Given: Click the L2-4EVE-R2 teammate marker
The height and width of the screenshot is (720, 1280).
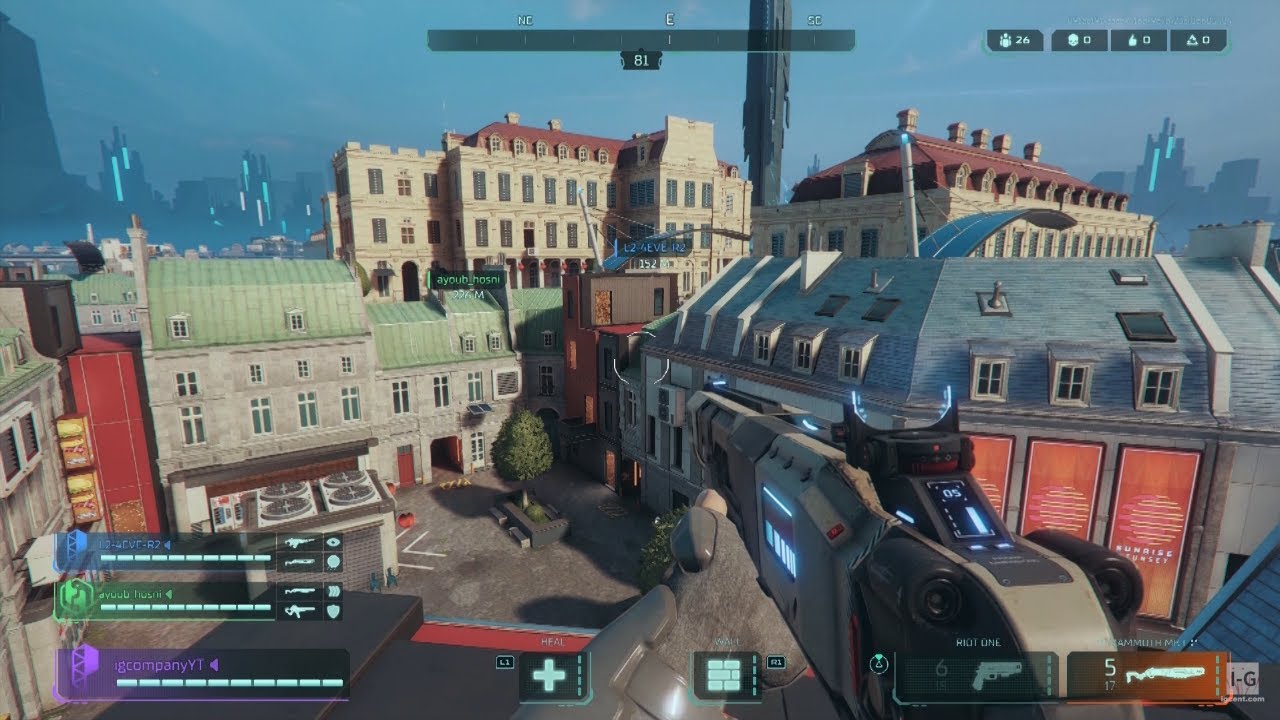Looking at the screenshot, I should [x=654, y=247].
